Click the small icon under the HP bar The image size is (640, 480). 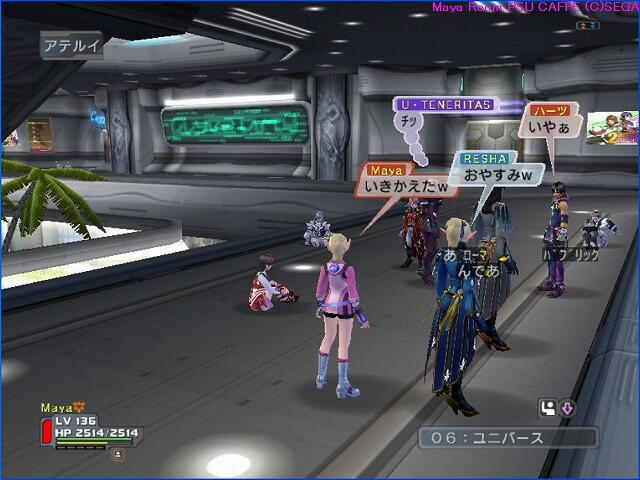pos(118,453)
